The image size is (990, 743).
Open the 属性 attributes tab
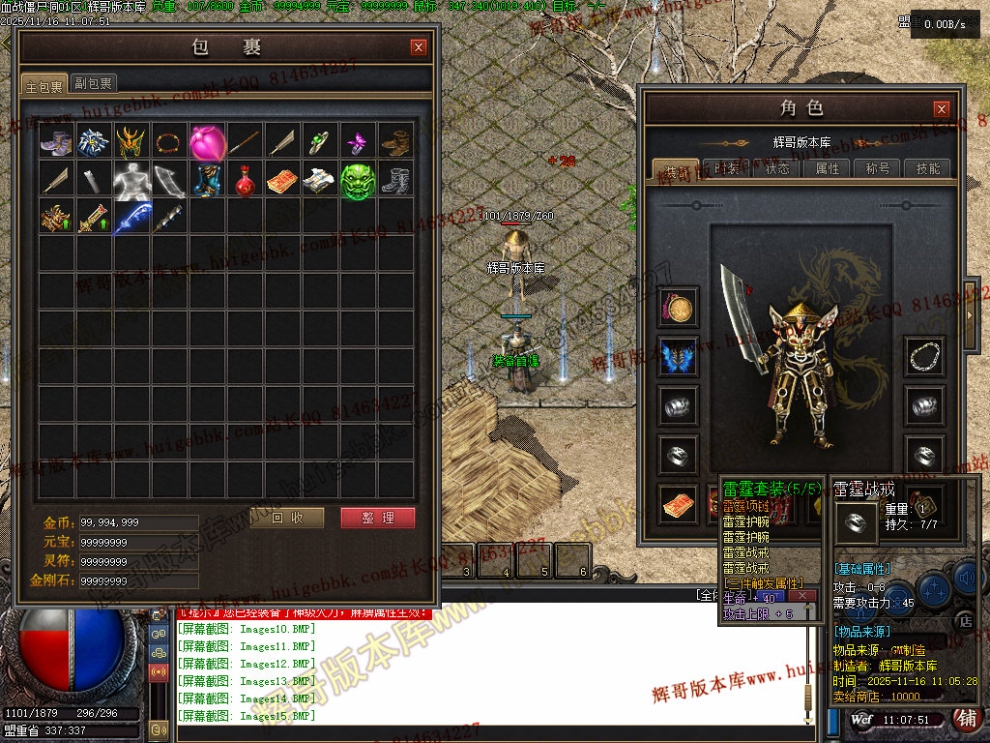click(x=828, y=169)
